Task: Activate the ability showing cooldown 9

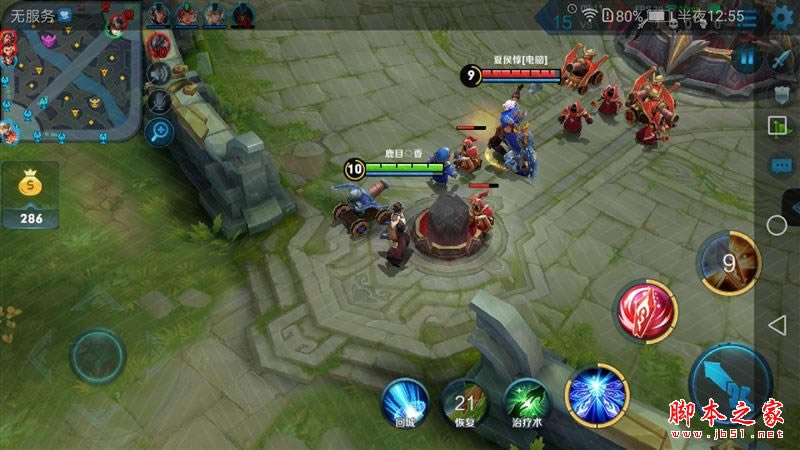Action: pos(729,263)
